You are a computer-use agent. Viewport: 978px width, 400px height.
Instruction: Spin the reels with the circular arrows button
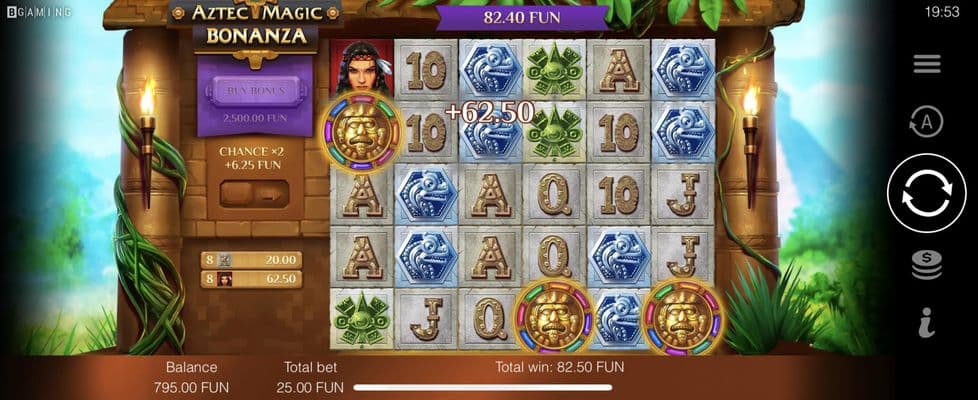tap(925, 193)
